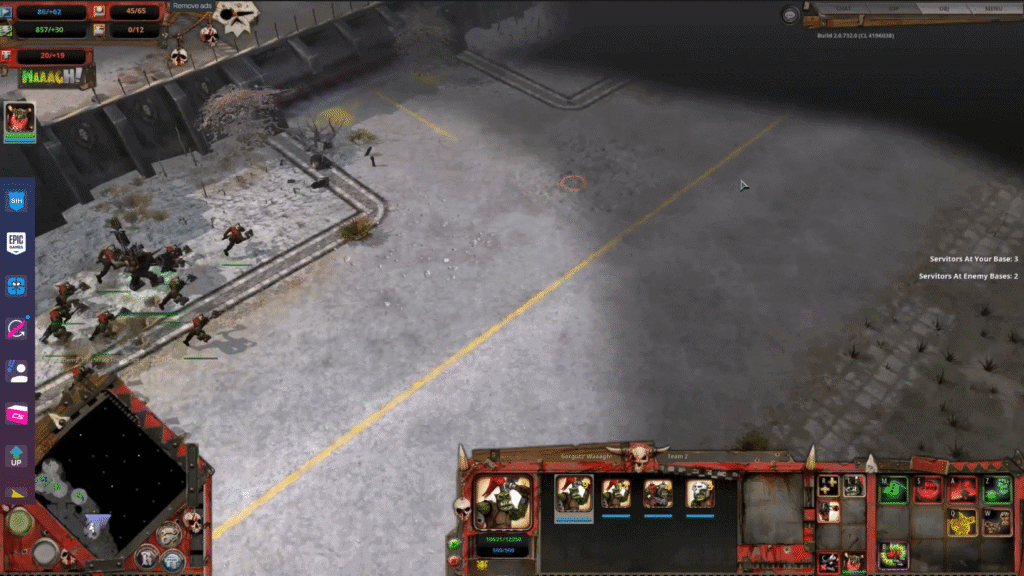The height and width of the screenshot is (576, 1024).
Task: Select the white-helmet ork squad member
Action: [700, 494]
